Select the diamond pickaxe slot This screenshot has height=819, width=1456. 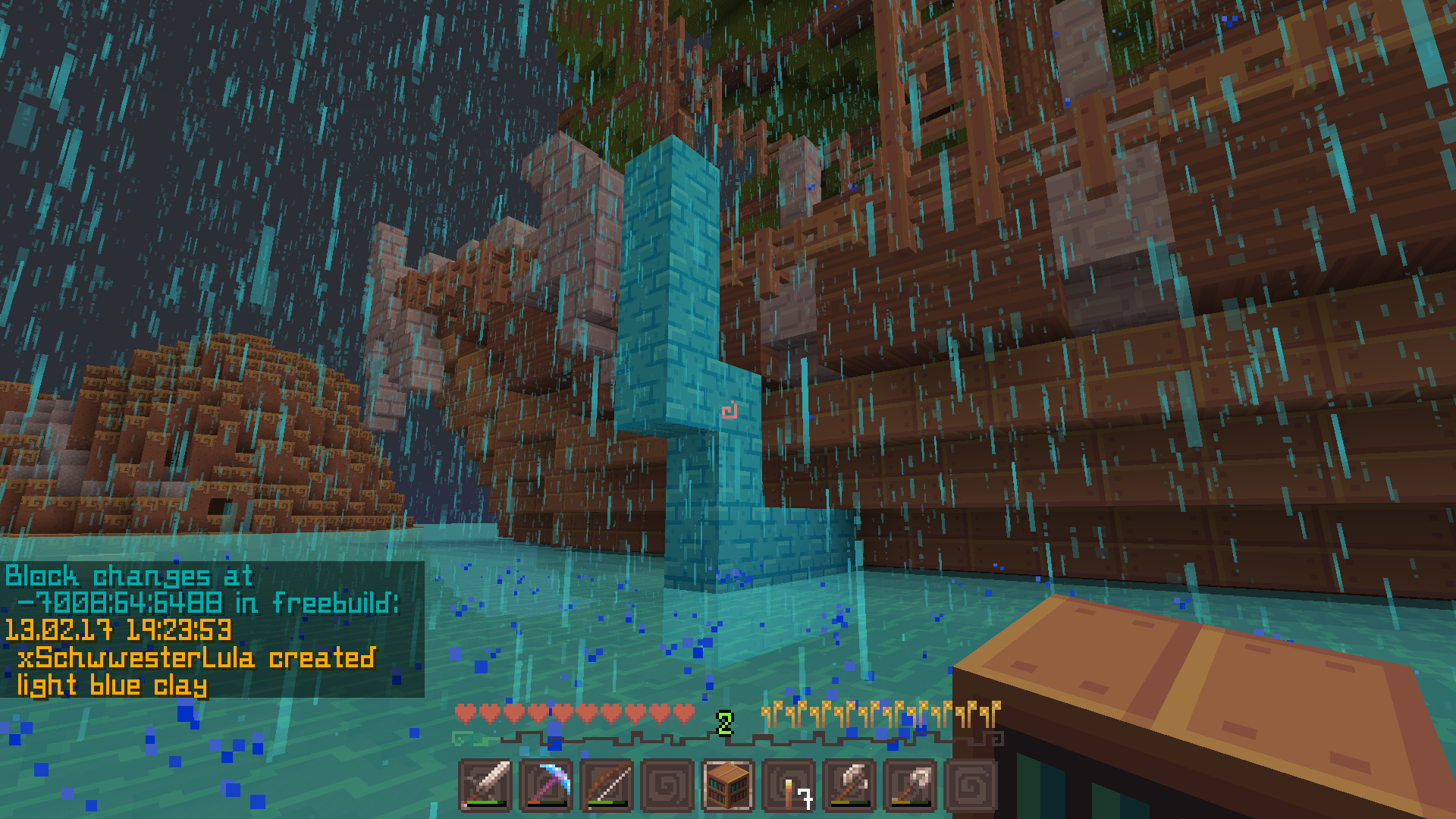[x=546, y=785]
